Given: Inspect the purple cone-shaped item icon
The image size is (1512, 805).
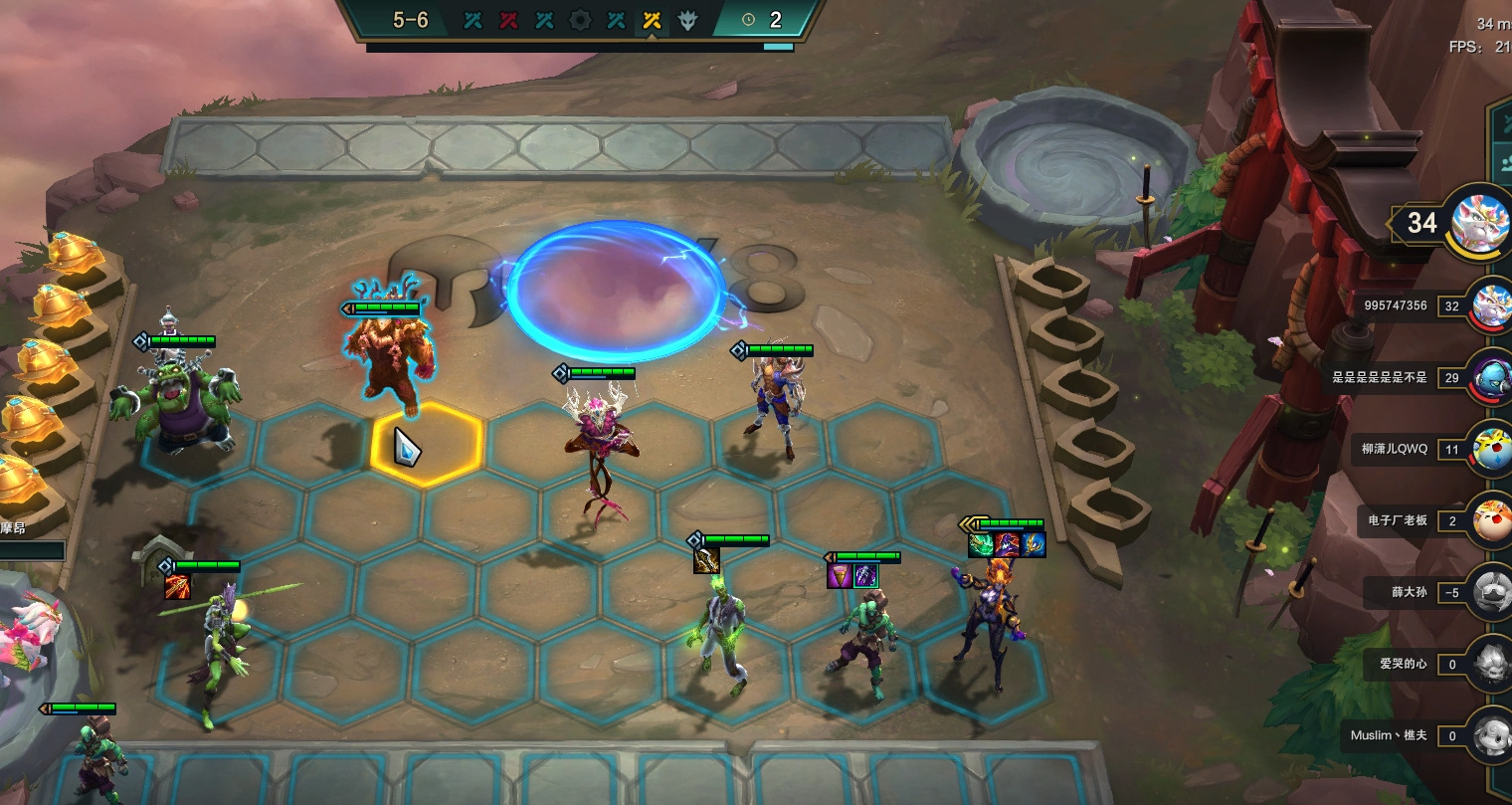Looking at the screenshot, I should coord(840,575).
